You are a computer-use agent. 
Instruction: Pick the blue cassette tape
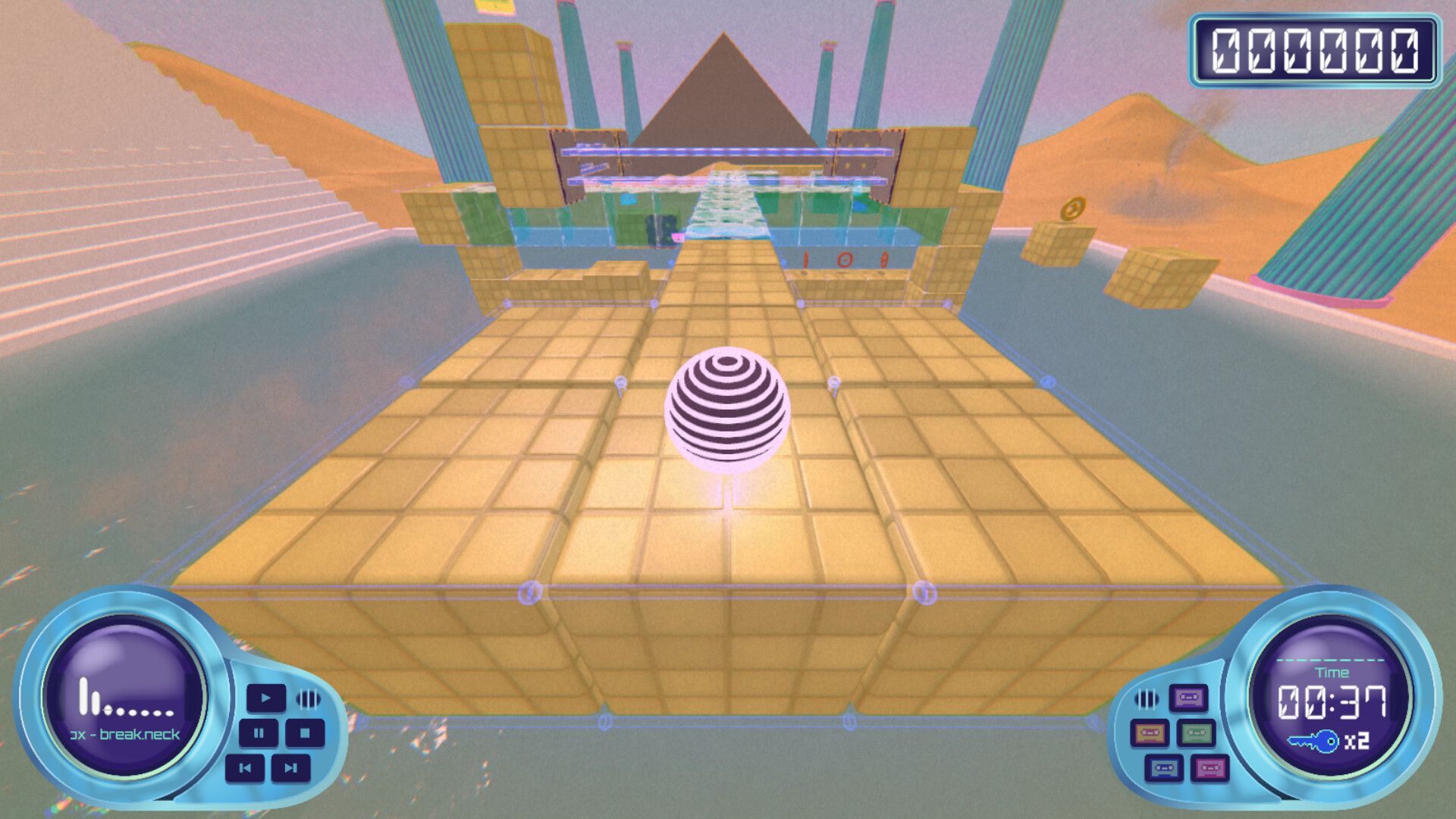[1164, 769]
